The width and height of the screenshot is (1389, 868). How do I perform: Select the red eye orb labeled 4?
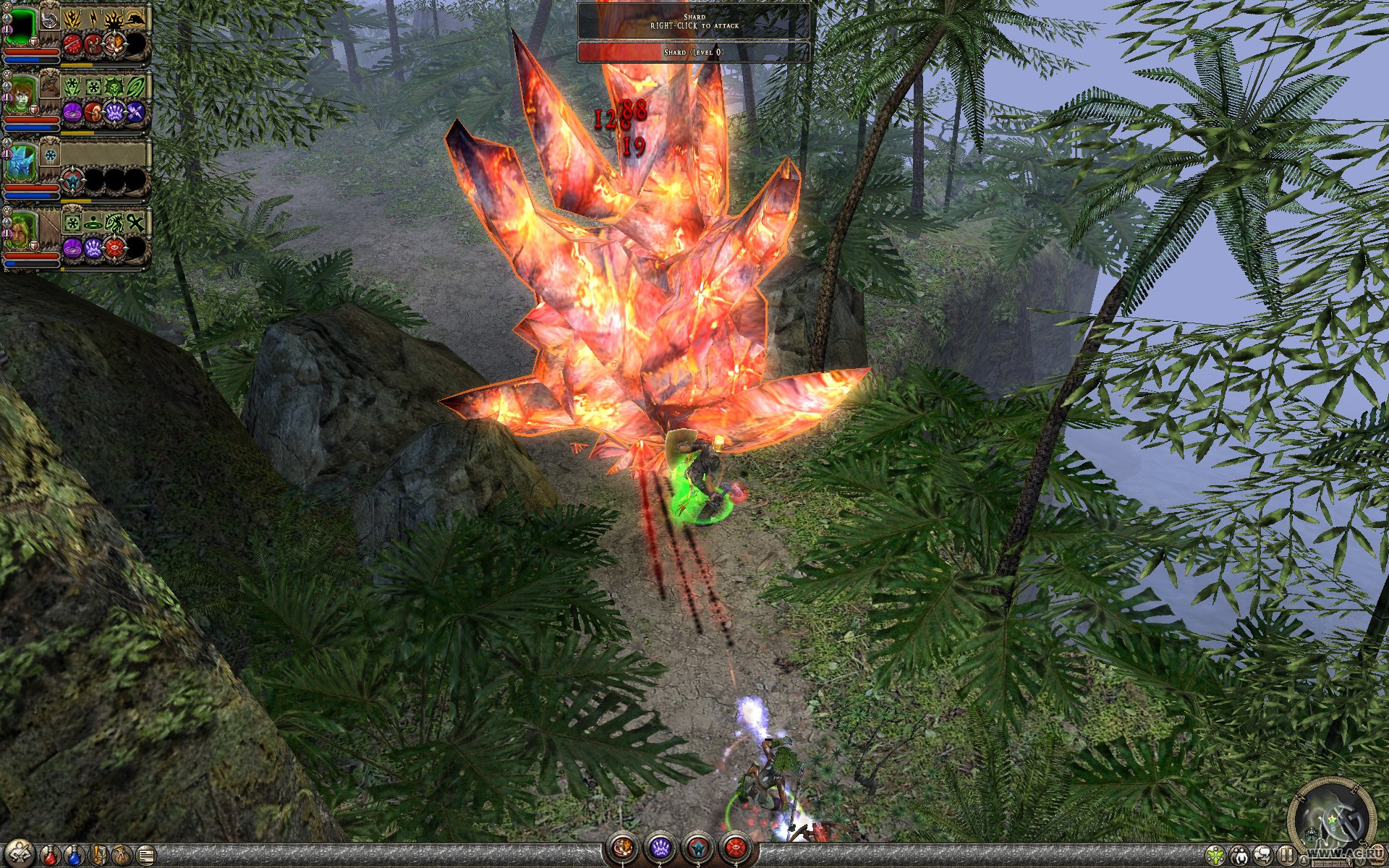coord(736,848)
